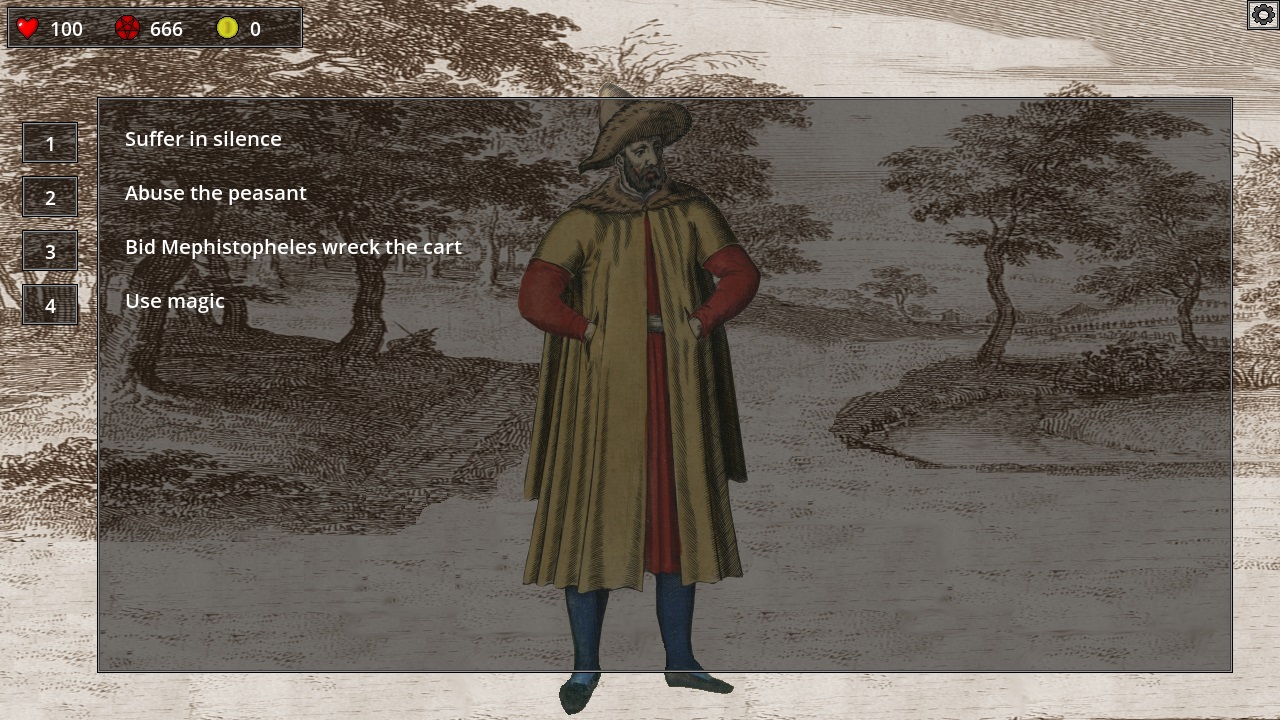Viewport: 1280px width, 720px height.
Task: Click the 666 pentagram counter value
Action: [165, 29]
